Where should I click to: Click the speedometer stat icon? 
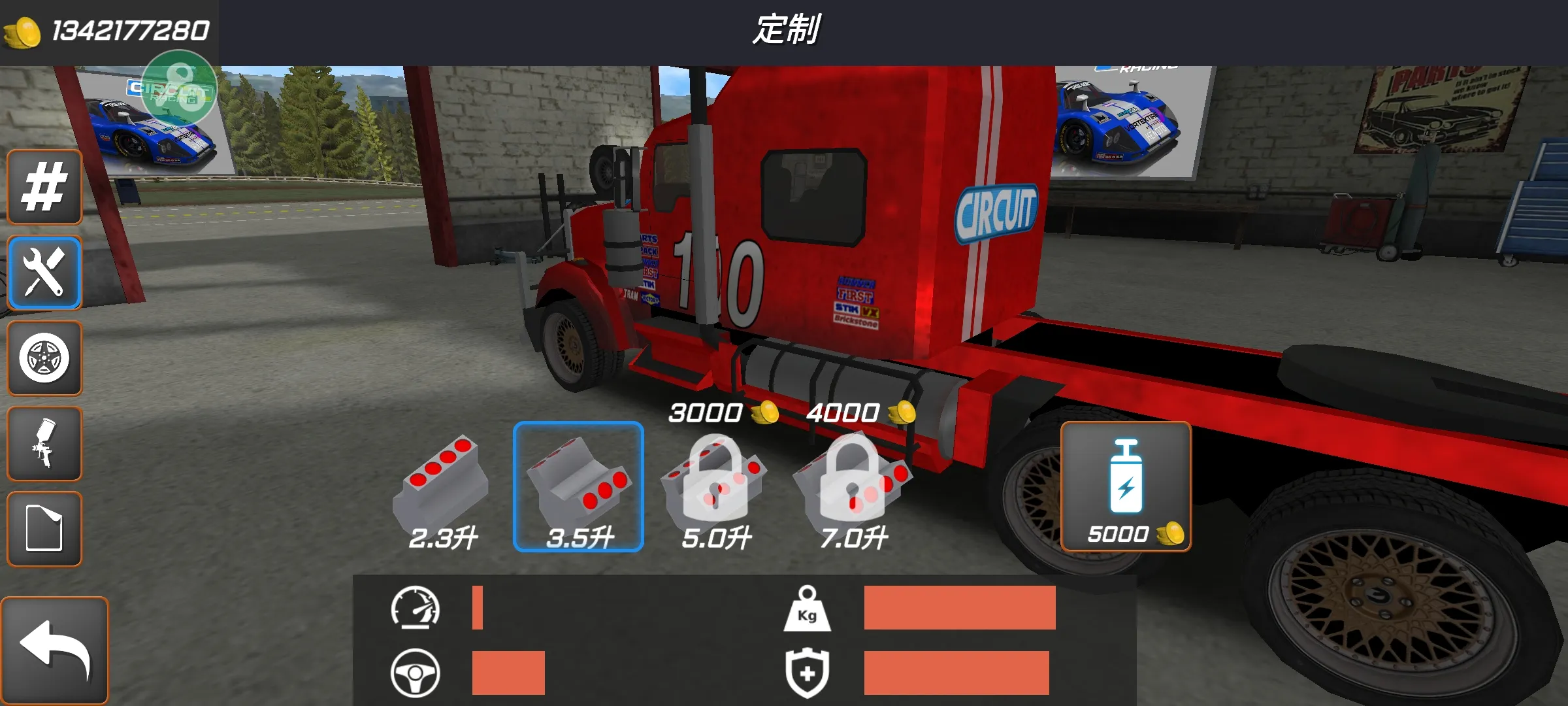point(416,607)
